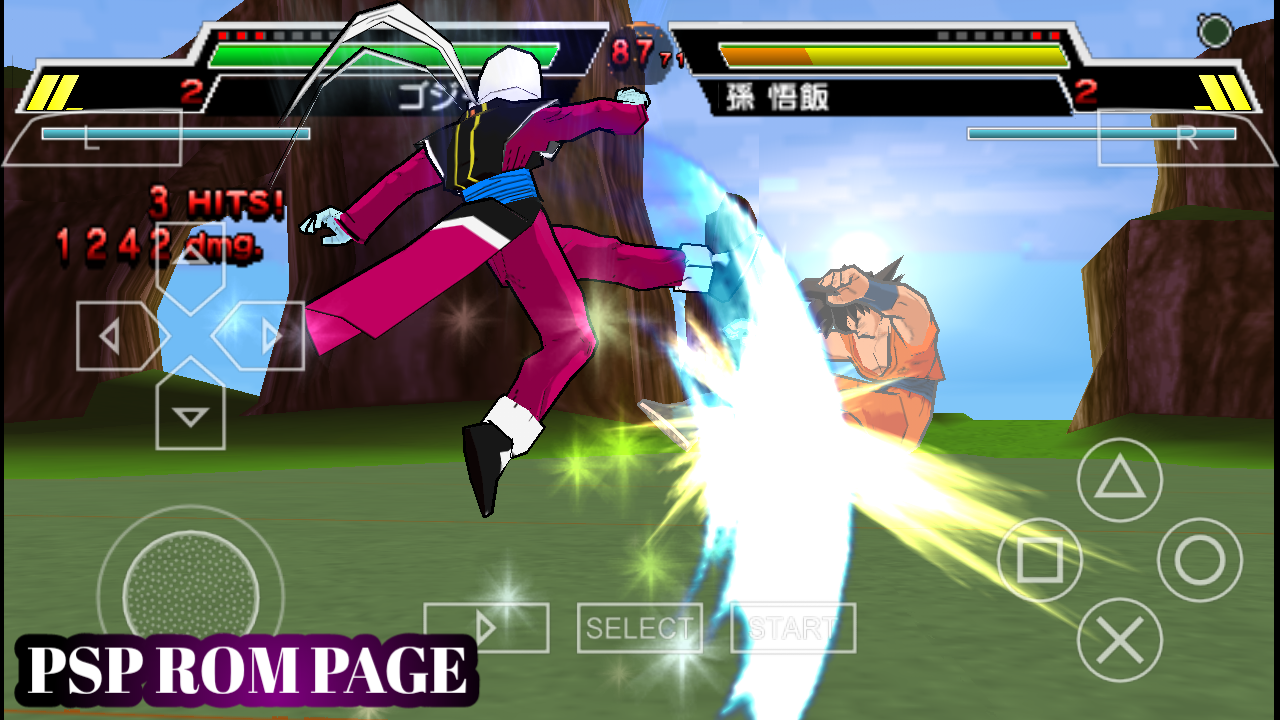This screenshot has width=1280, height=720.
Task: Tap the D-pad down arrow
Action: pyautogui.click(x=188, y=416)
